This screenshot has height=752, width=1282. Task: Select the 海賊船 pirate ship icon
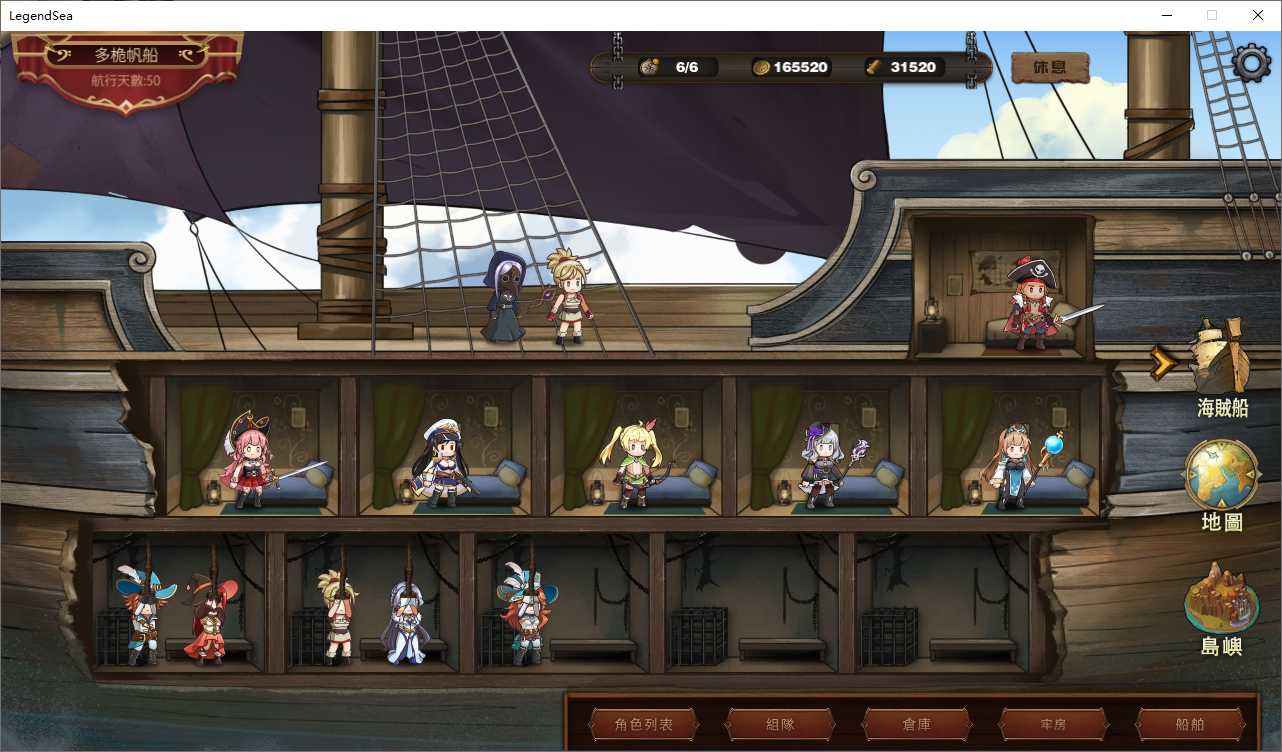1221,362
